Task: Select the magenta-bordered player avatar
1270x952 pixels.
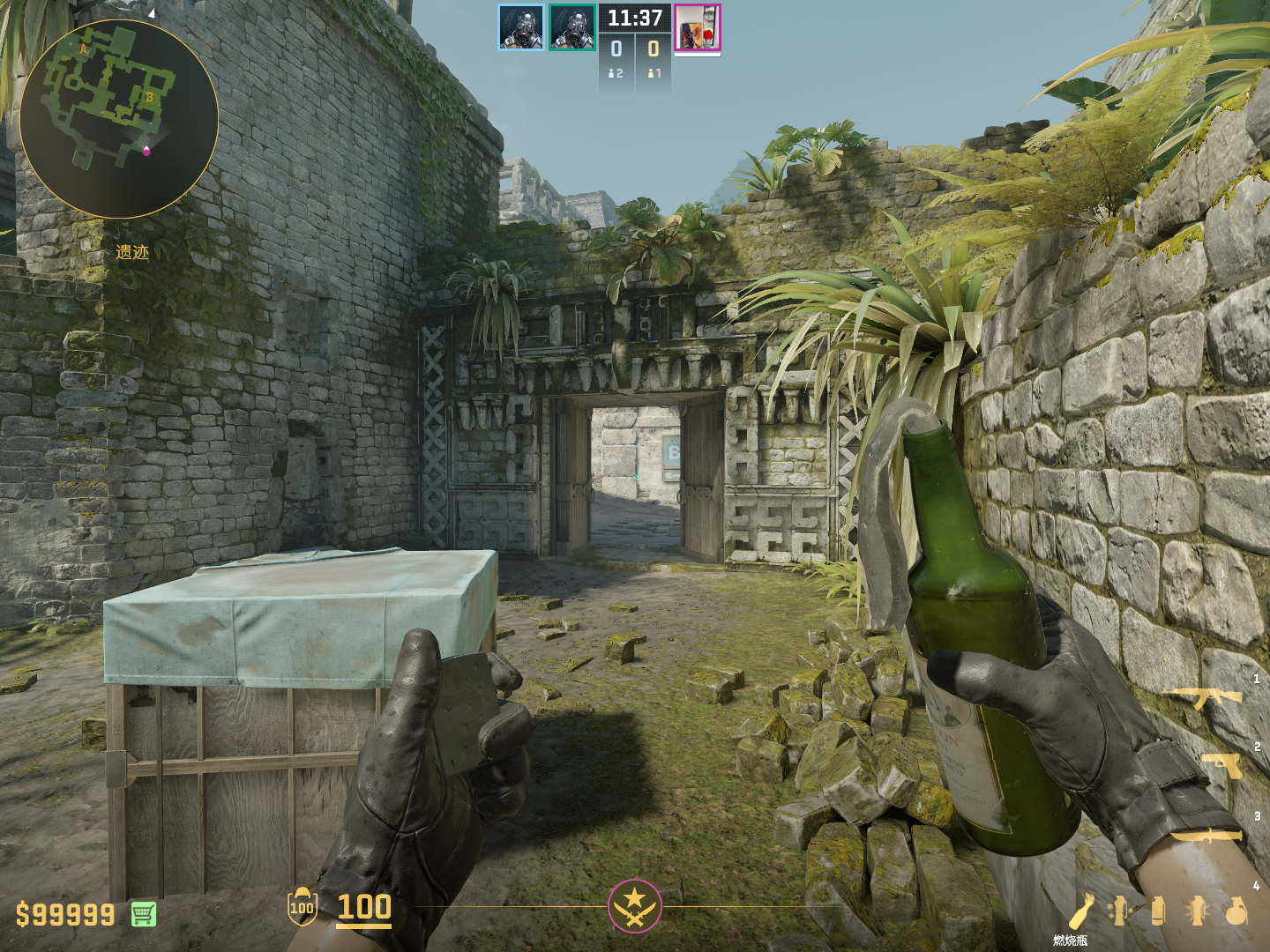Action: click(698, 27)
